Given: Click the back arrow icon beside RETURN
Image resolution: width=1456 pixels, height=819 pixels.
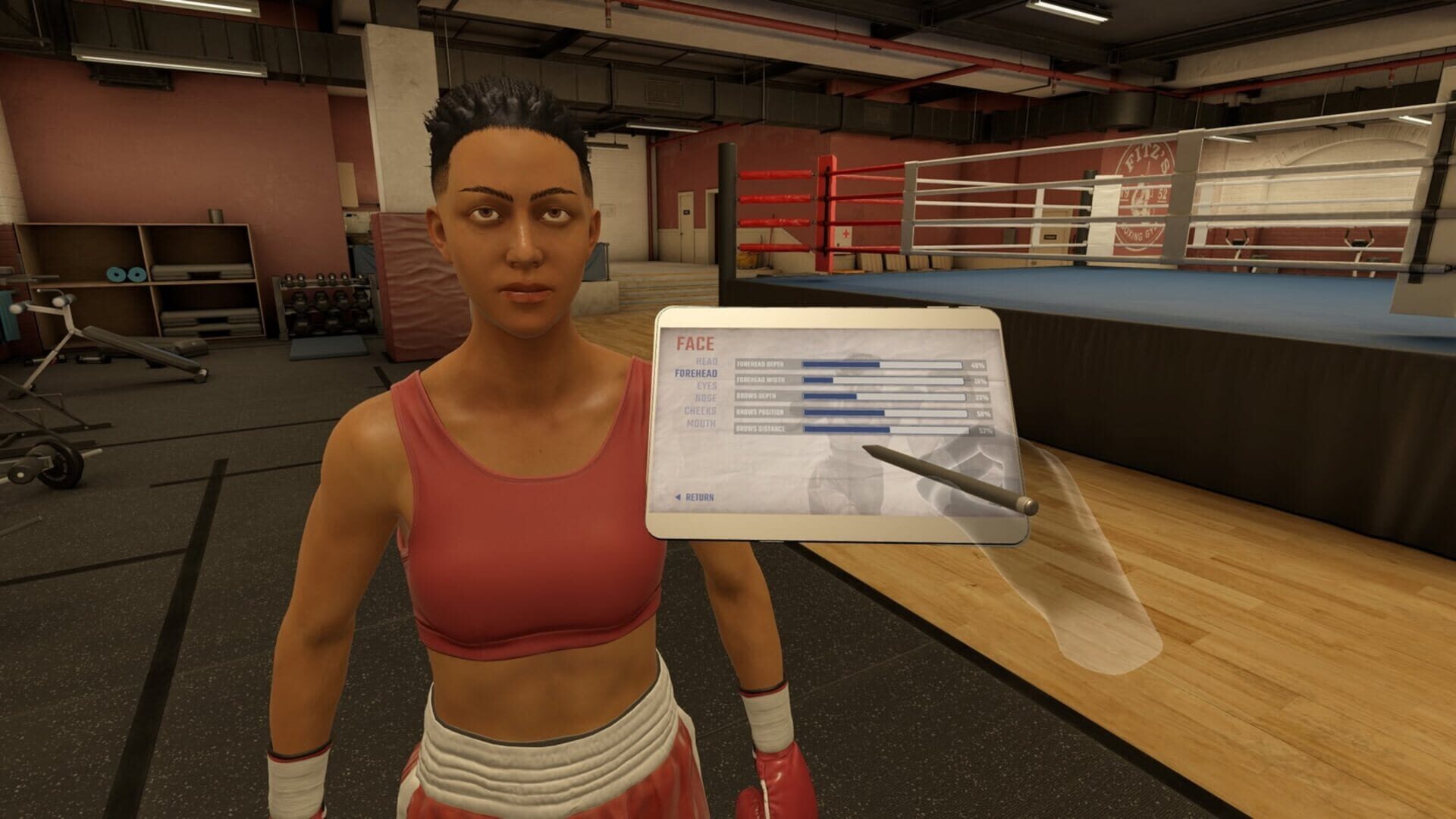Looking at the screenshot, I should click(678, 497).
